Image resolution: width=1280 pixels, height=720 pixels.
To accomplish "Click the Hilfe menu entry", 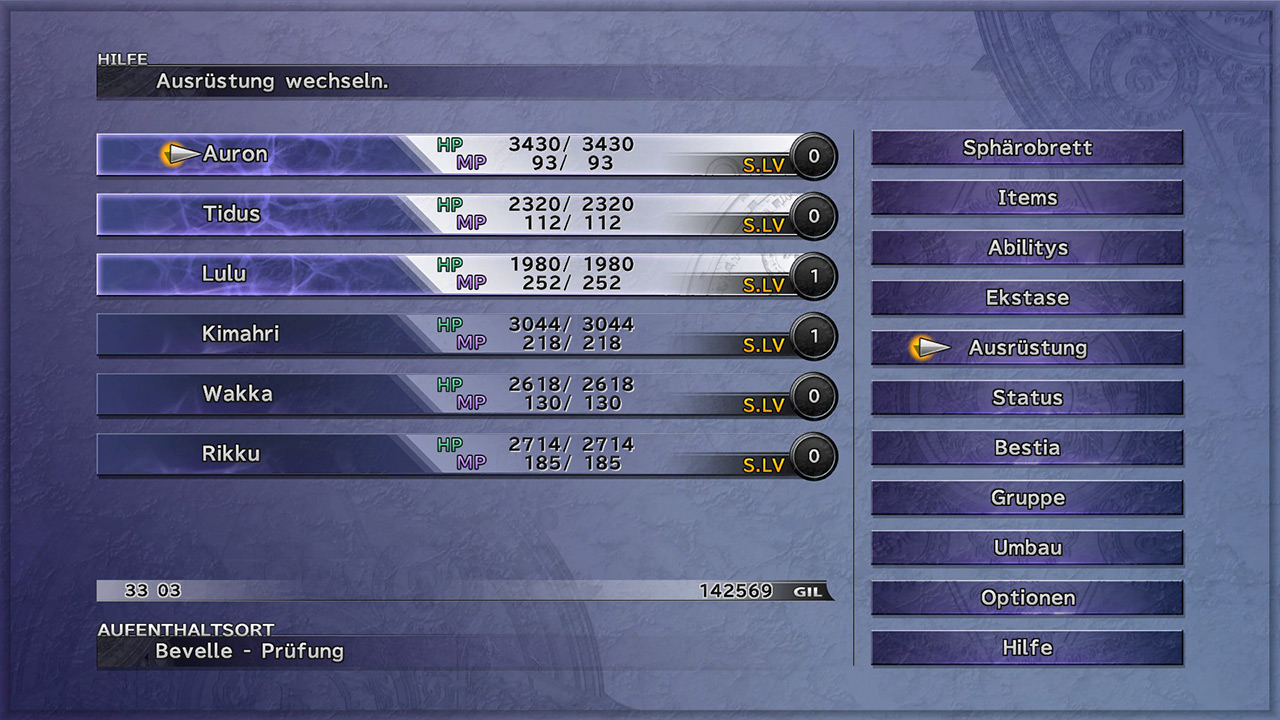I will point(1027,648).
